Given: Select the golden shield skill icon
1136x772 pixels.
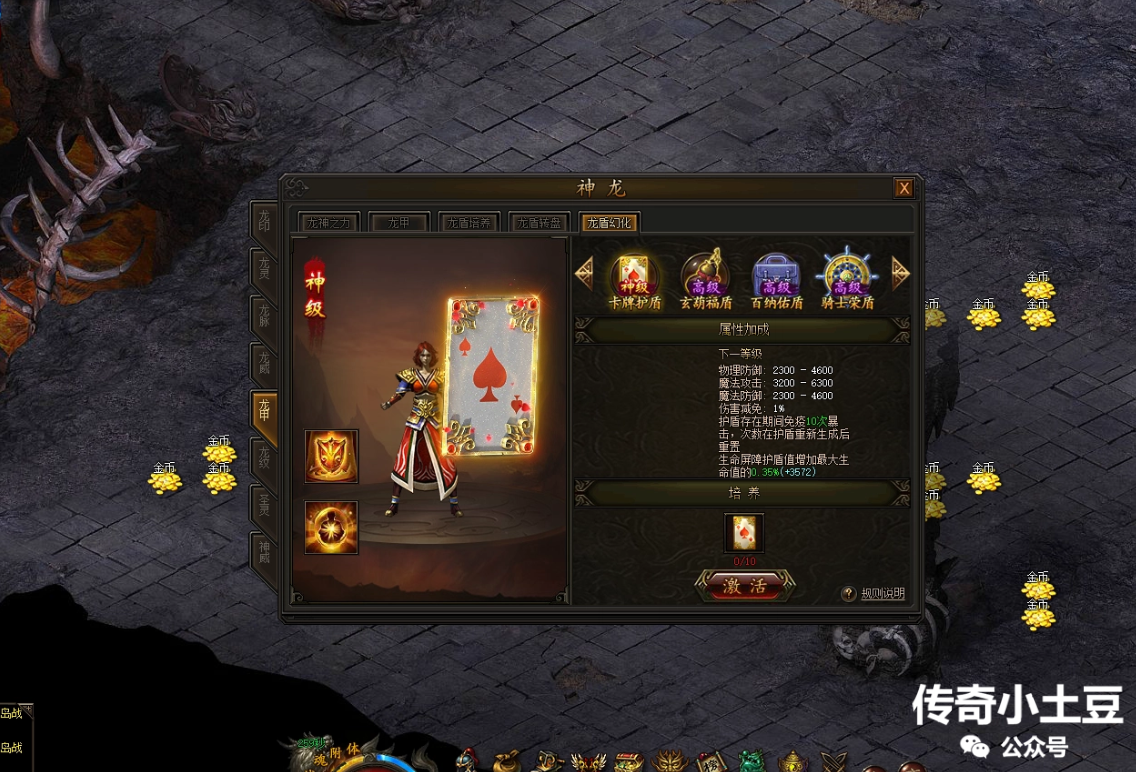Looking at the screenshot, I should point(332,457).
